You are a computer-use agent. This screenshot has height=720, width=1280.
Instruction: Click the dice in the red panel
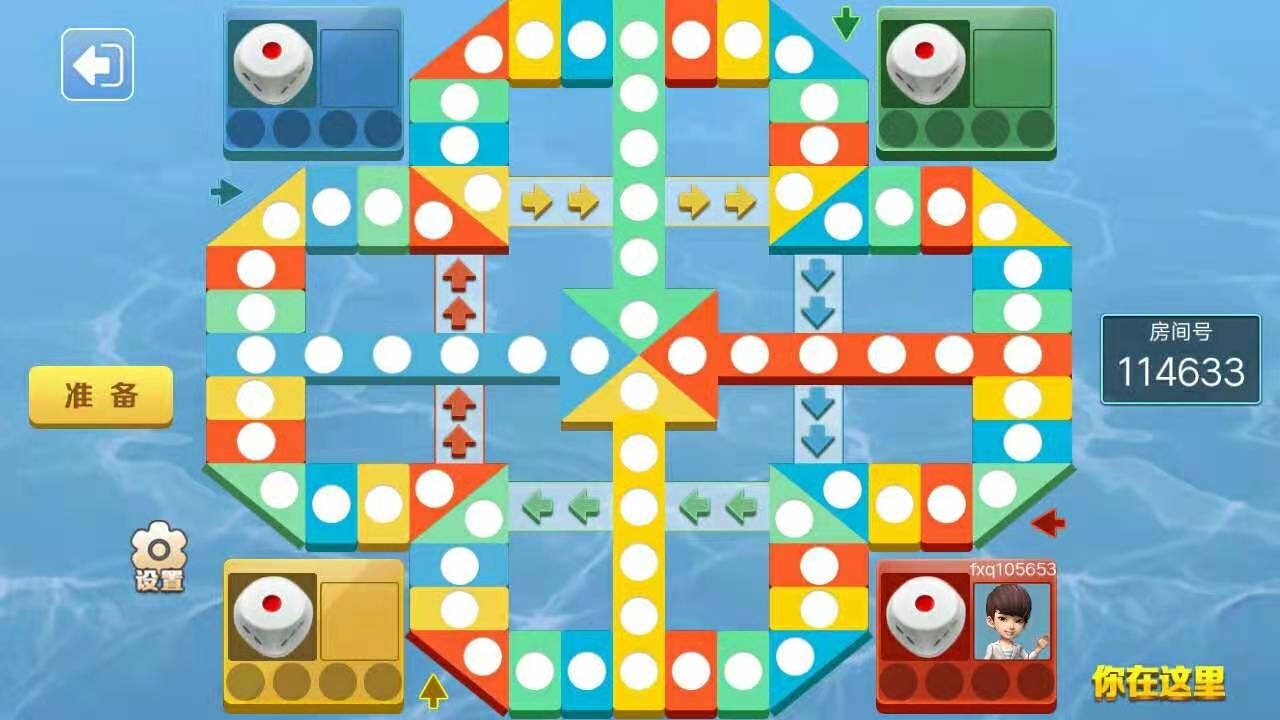click(x=923, y=619)
